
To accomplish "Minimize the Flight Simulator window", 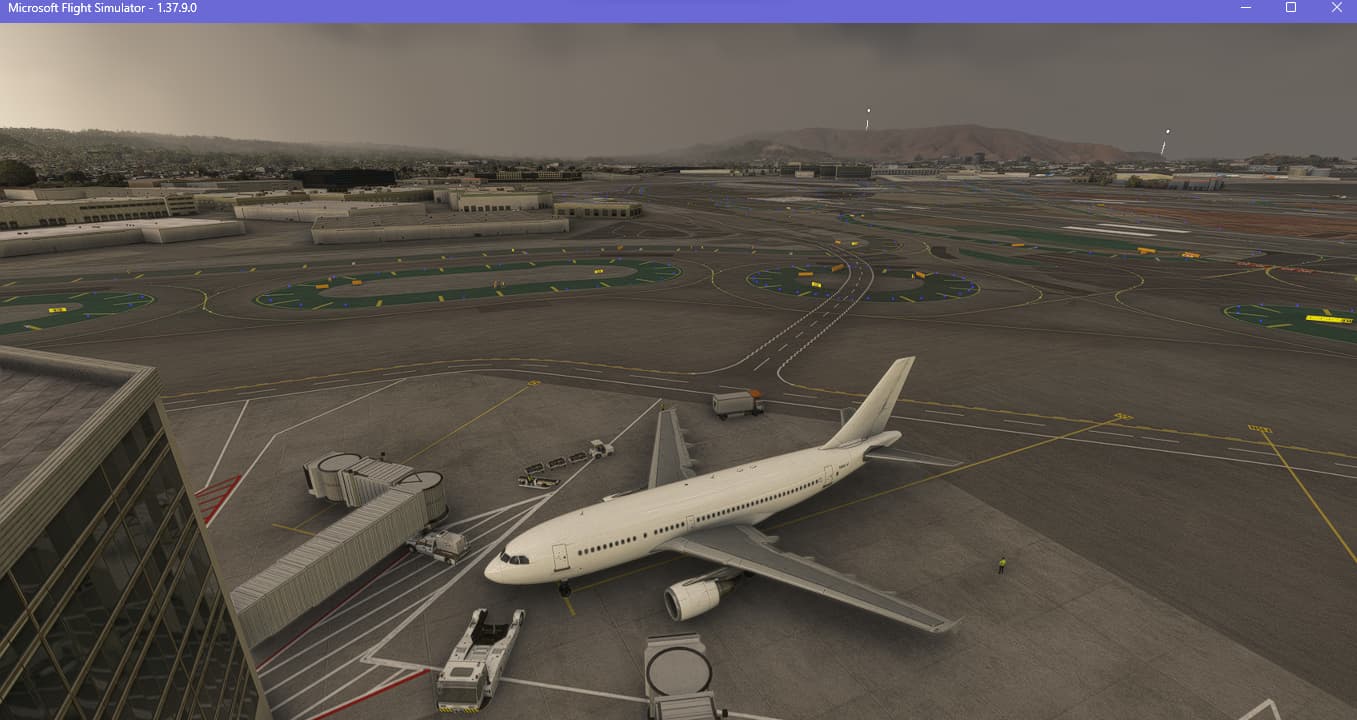I will 1244,8.
